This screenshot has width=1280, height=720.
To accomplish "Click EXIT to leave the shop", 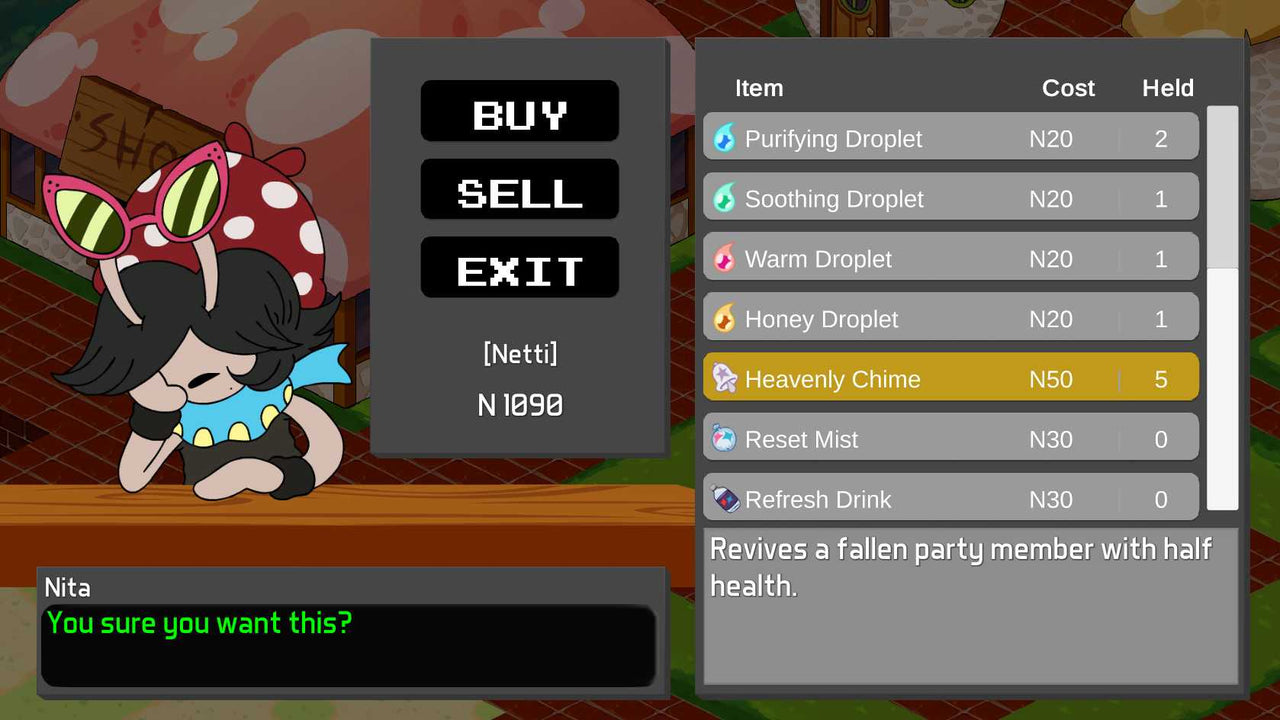I will (x=519, y=267).
